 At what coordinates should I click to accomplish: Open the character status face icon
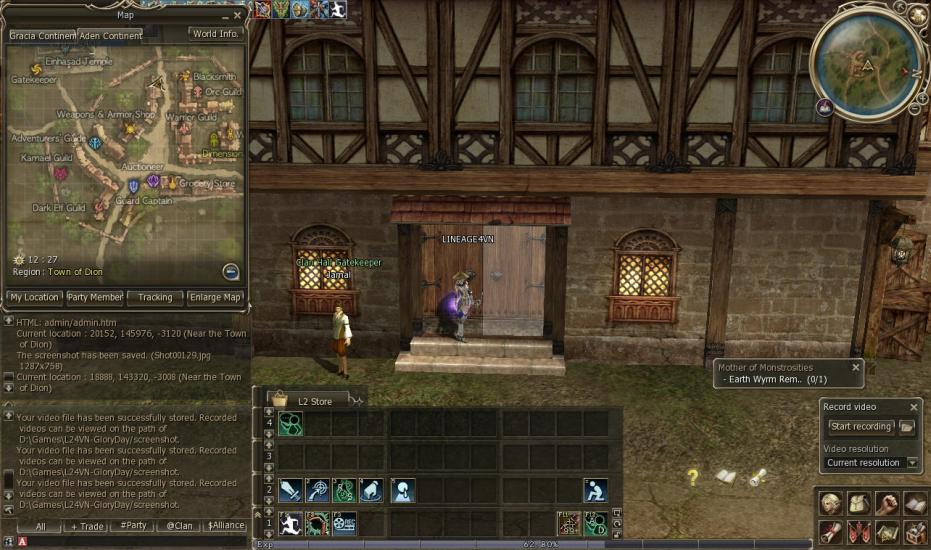(830, 503)
